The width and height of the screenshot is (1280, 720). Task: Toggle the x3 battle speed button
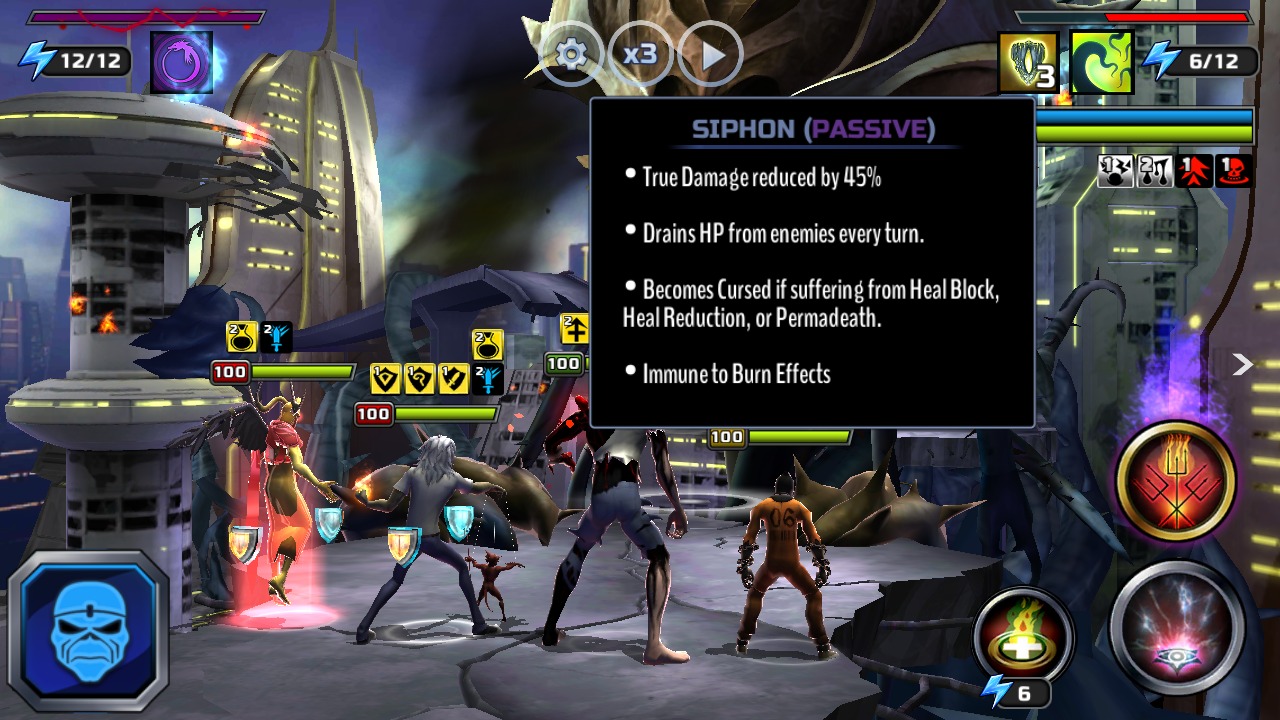click(640, 54)
